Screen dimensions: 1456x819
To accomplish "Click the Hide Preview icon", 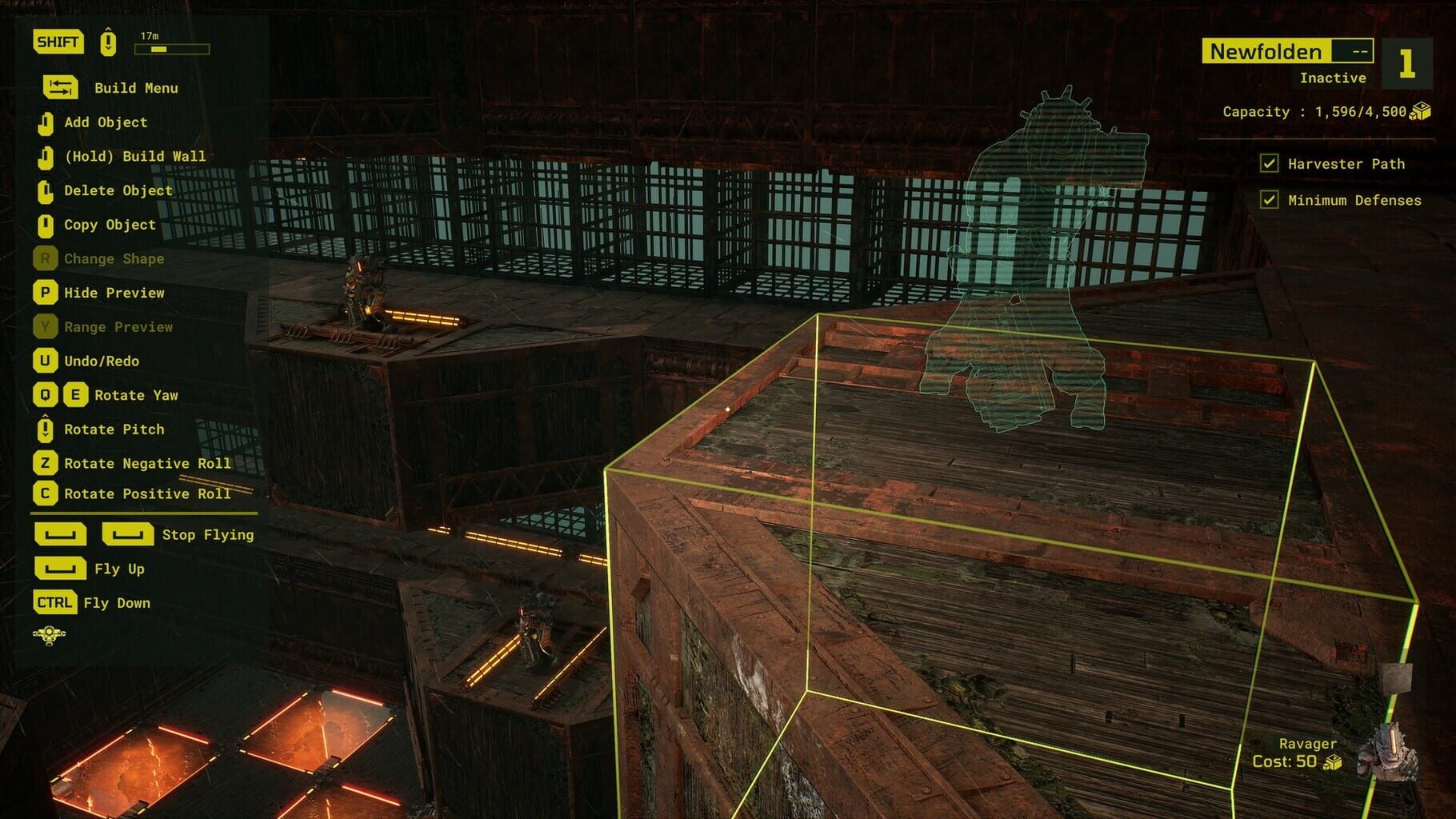I will [x=47, y=293].
